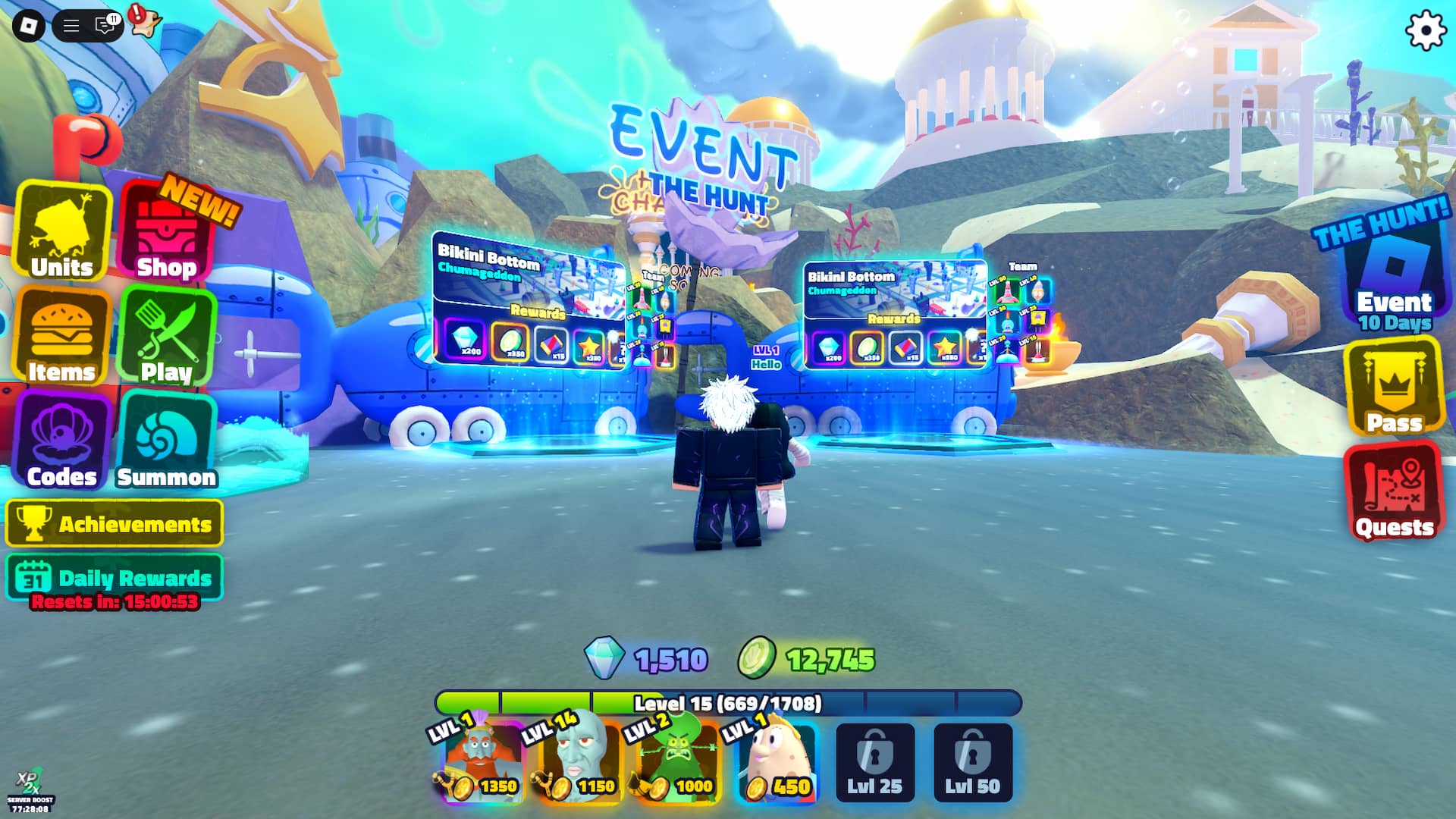Open the Items burger menu
Viewport: 1456px width, 819px height.
click(62, 337)
